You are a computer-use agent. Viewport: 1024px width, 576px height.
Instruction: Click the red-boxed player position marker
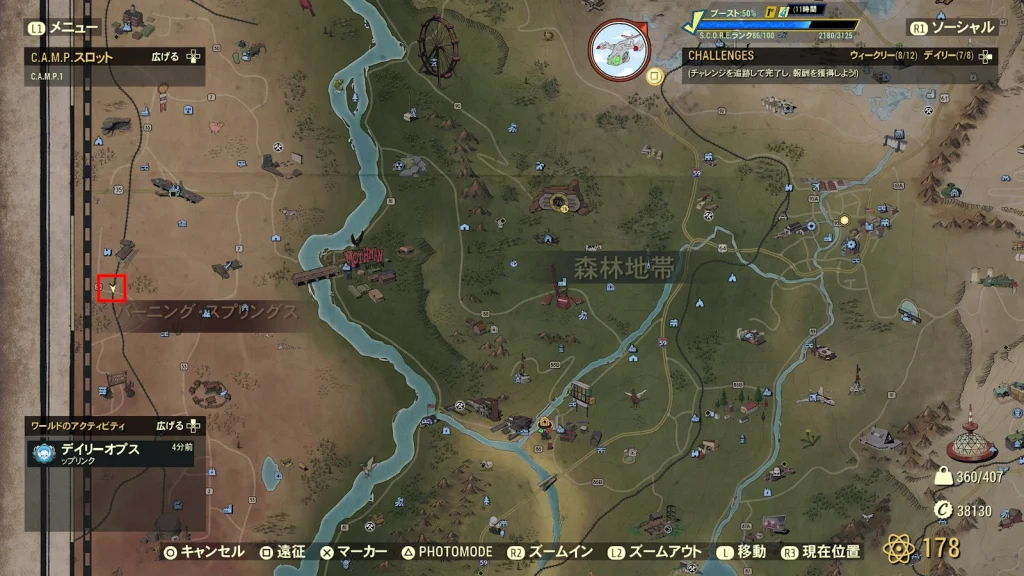[112, 288]
